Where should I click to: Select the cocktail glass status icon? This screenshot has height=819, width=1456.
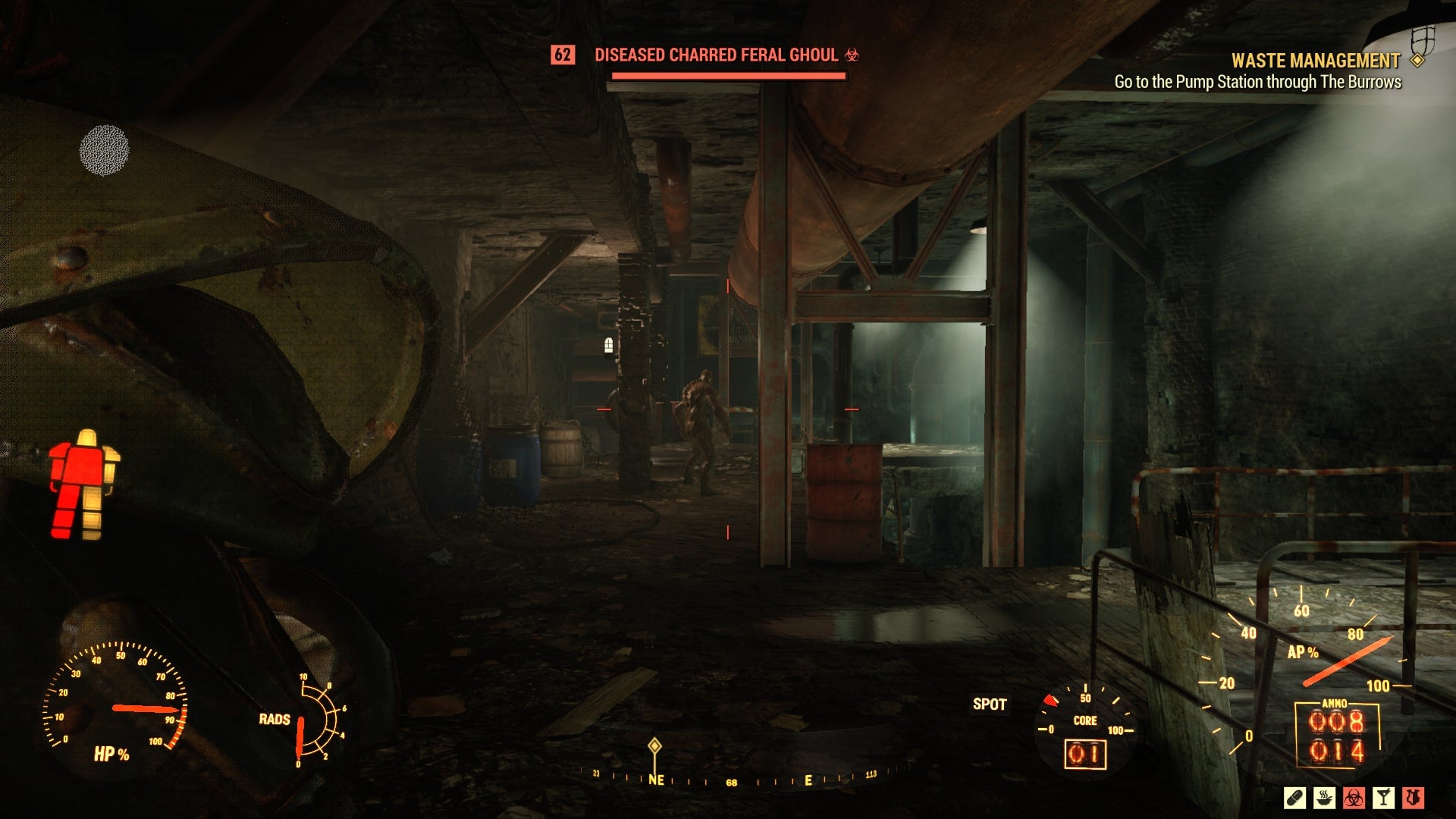pyautogui.click(x=1383, y=797)
